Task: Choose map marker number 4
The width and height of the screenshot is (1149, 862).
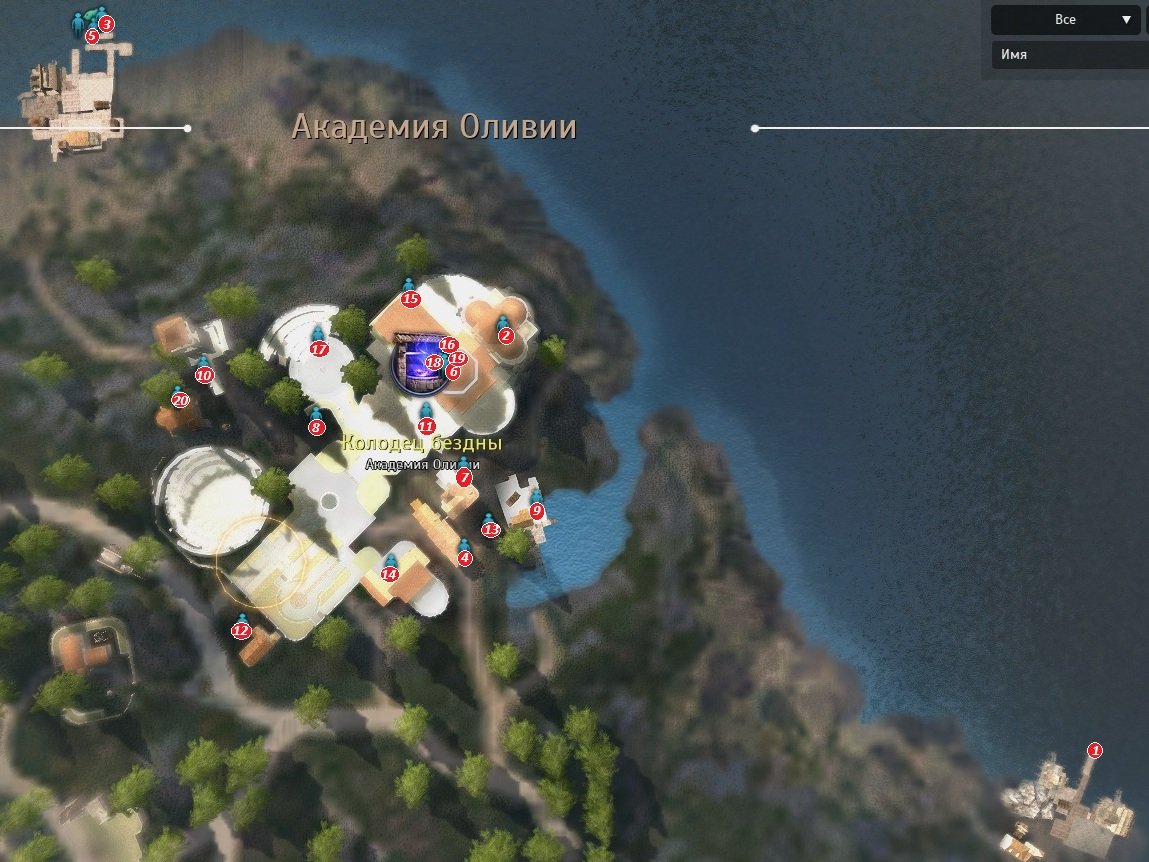Action: [464, 558]
